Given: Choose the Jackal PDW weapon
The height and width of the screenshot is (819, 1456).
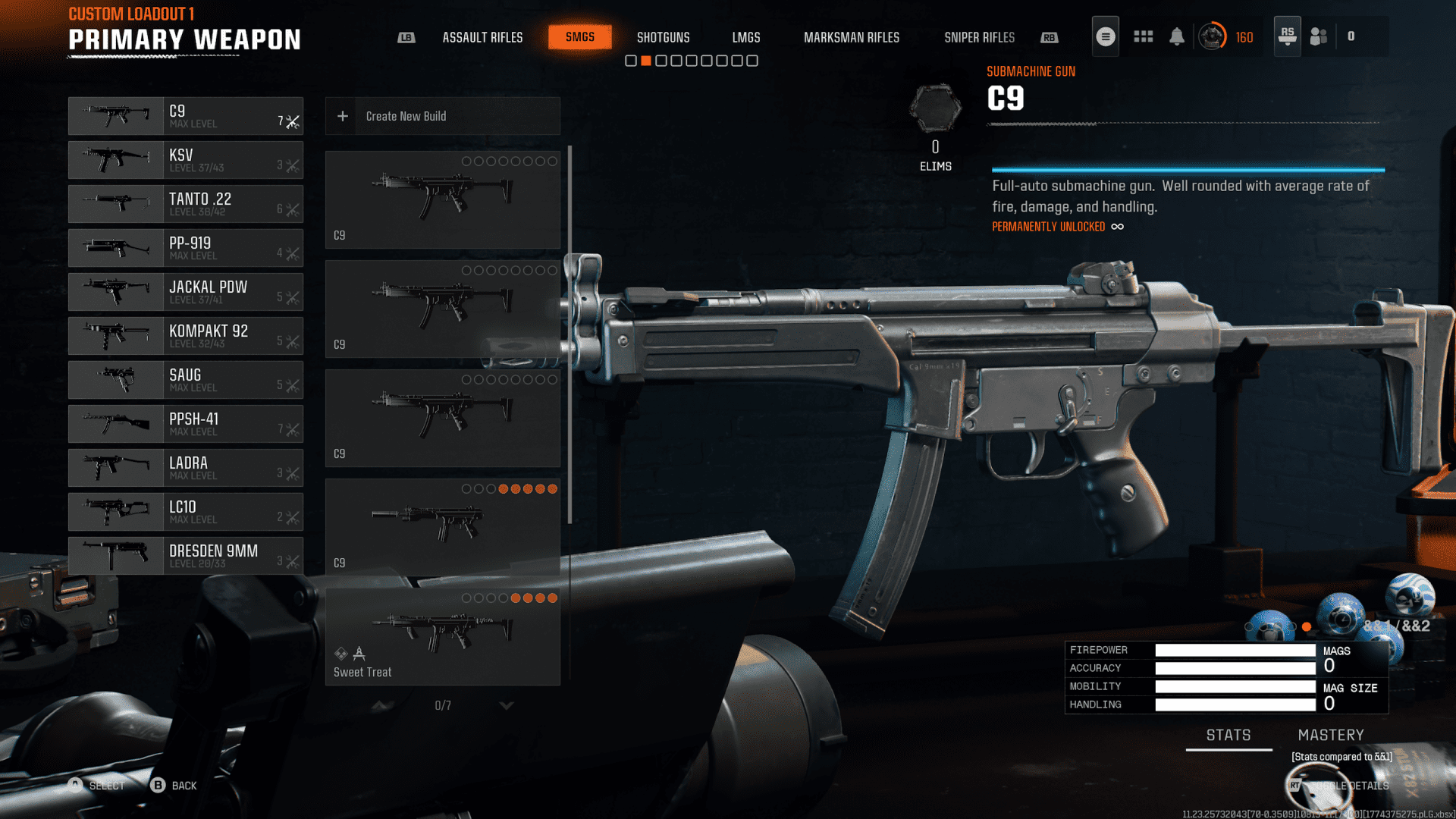Looking at the screenshot, I should pyautogui.click(x=186, y=292).
